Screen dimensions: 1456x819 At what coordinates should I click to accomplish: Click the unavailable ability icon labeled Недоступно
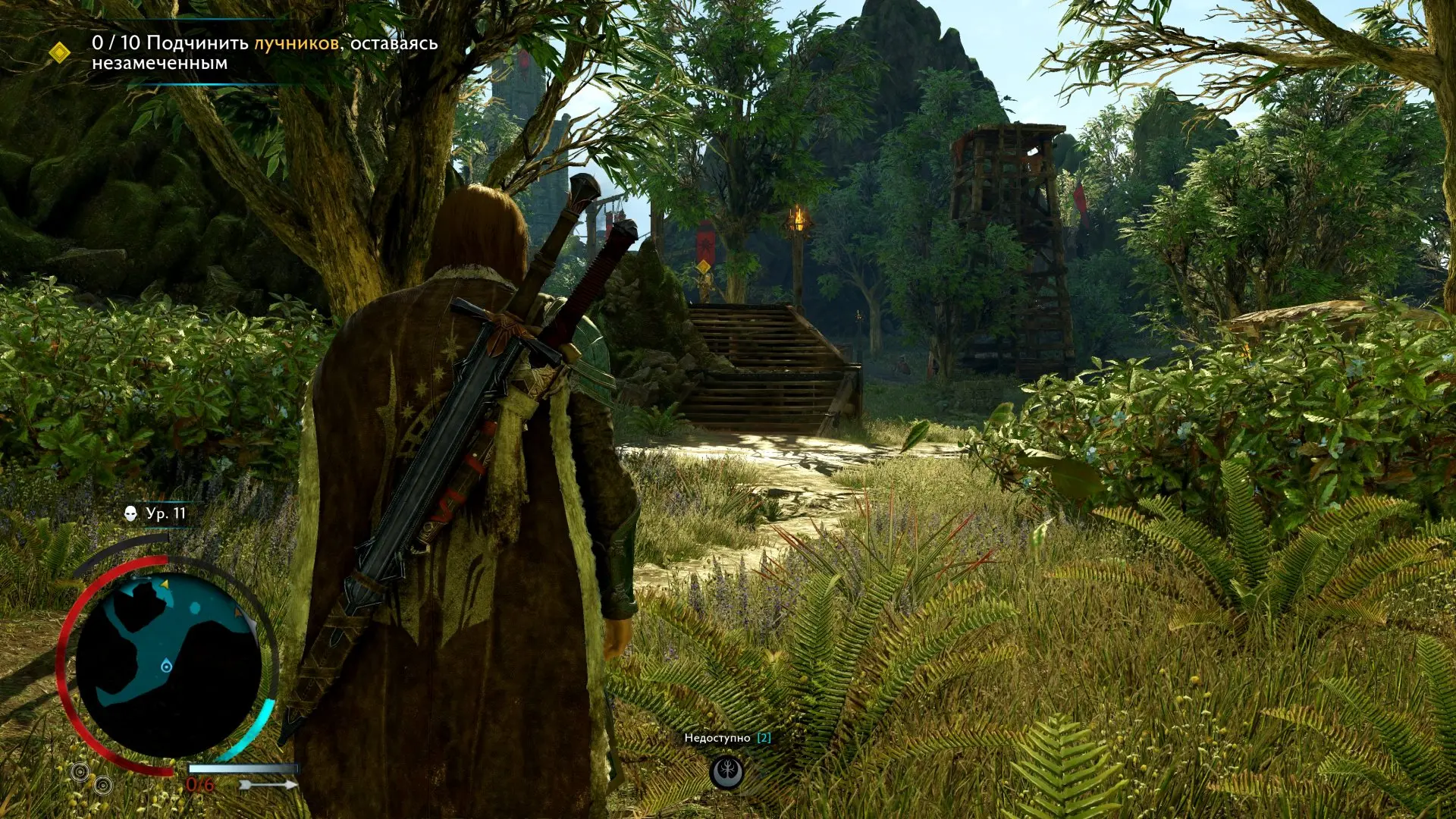click(x=726, y=772)
